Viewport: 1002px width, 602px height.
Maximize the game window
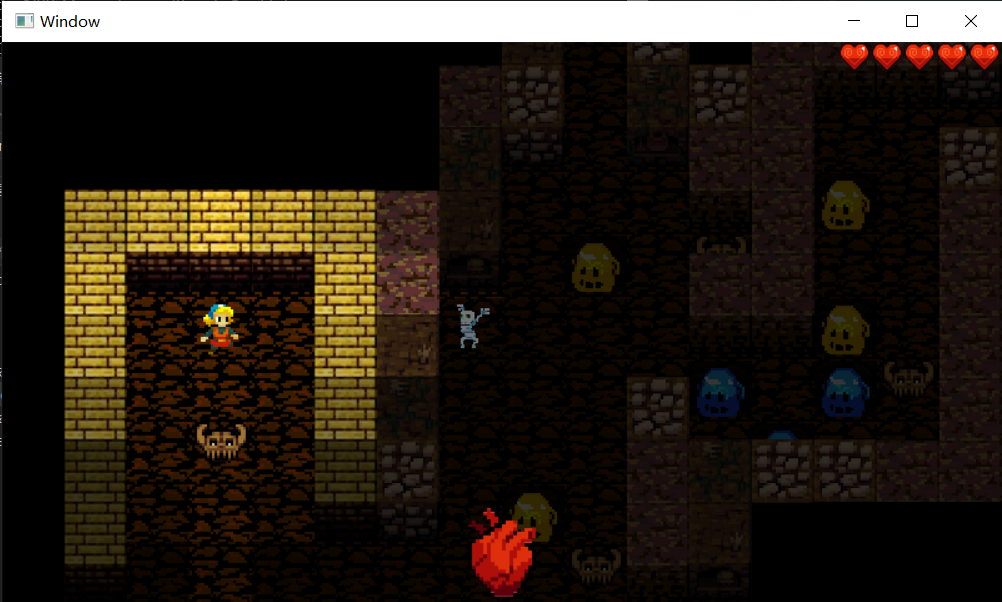click(x=911, y=21)
